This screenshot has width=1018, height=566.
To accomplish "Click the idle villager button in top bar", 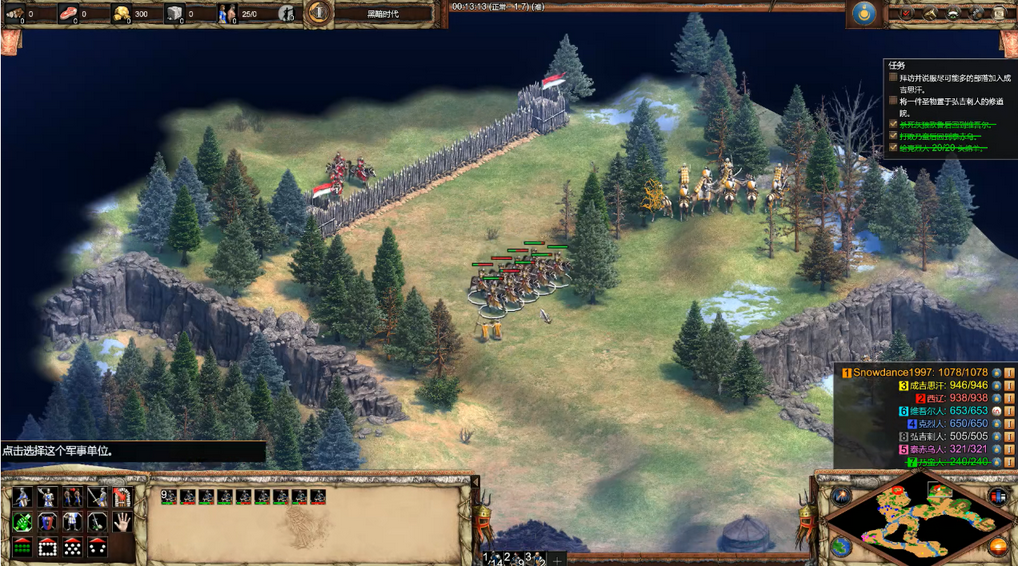I will point(287,13).
